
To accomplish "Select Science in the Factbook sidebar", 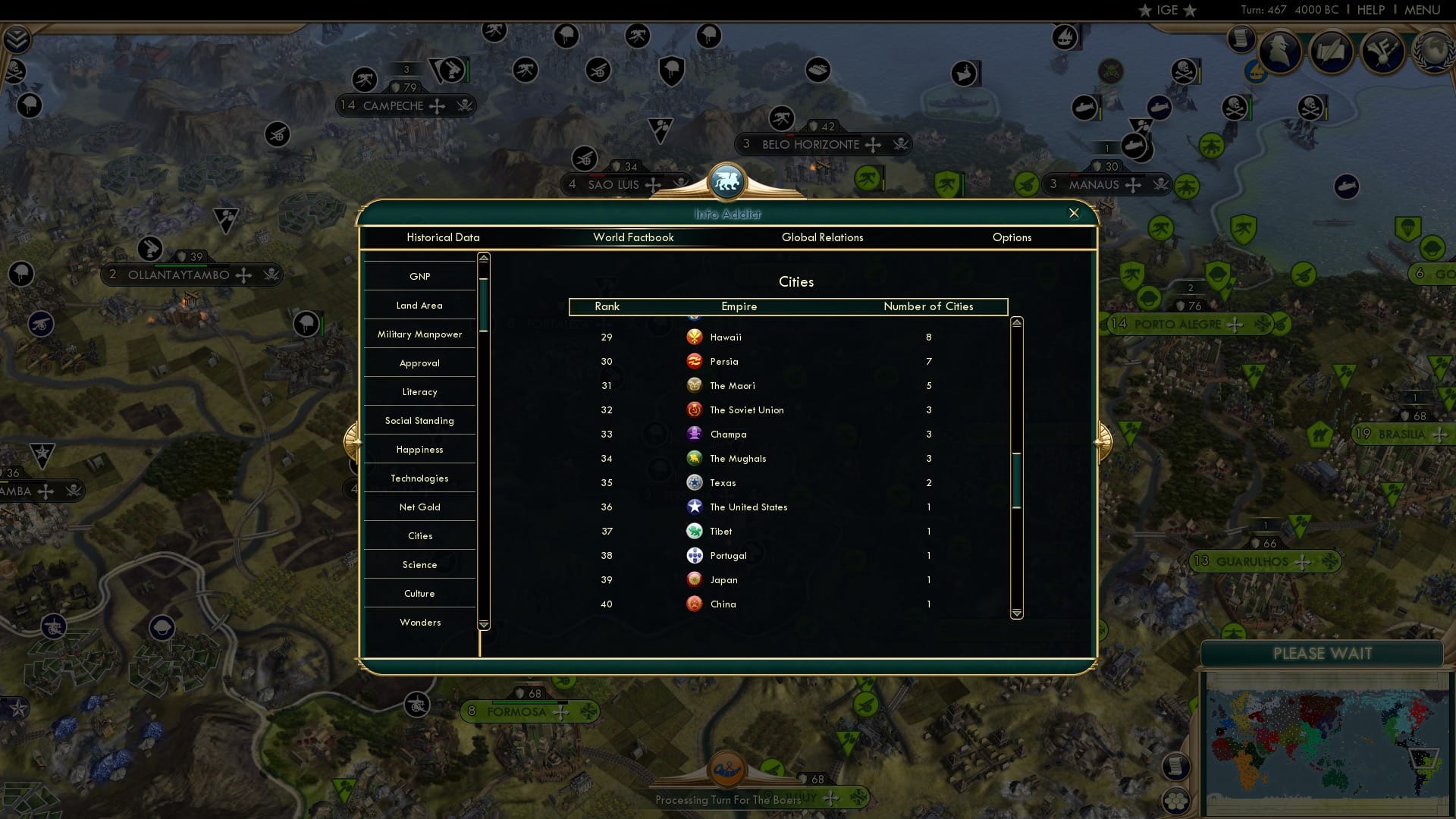I will coord(419,564).
